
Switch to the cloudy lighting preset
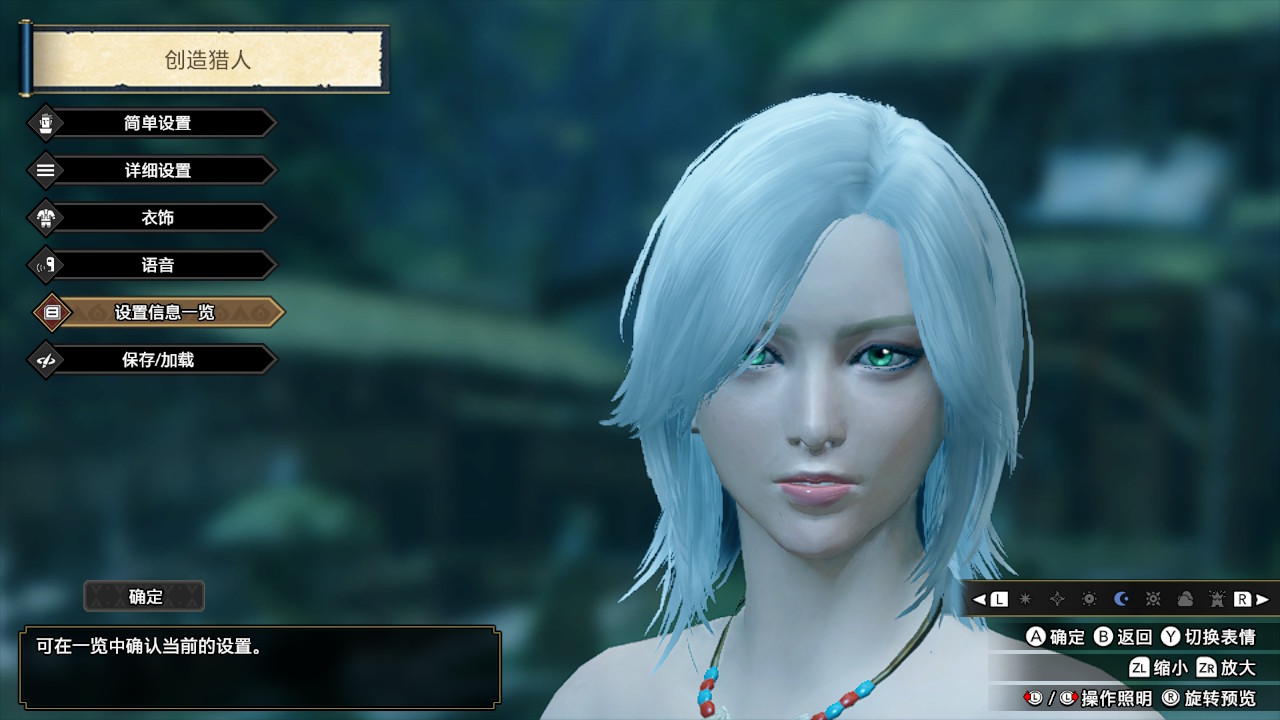pos(1185,599)
